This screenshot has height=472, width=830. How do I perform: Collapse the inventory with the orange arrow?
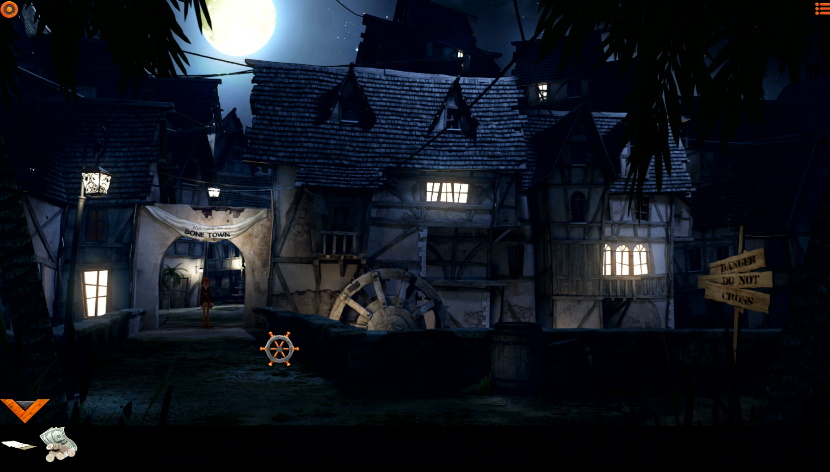pyautogui.click(x=24, y=409)
